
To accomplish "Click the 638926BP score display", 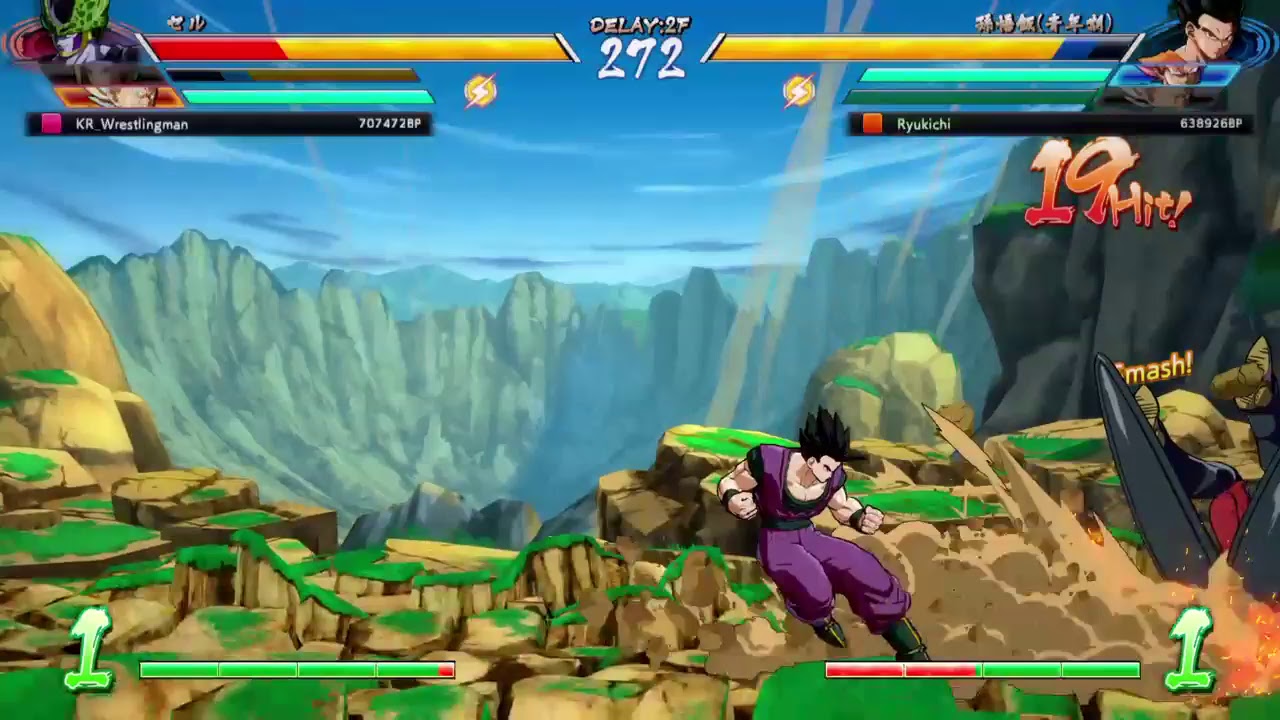I will coord(1208,123).
